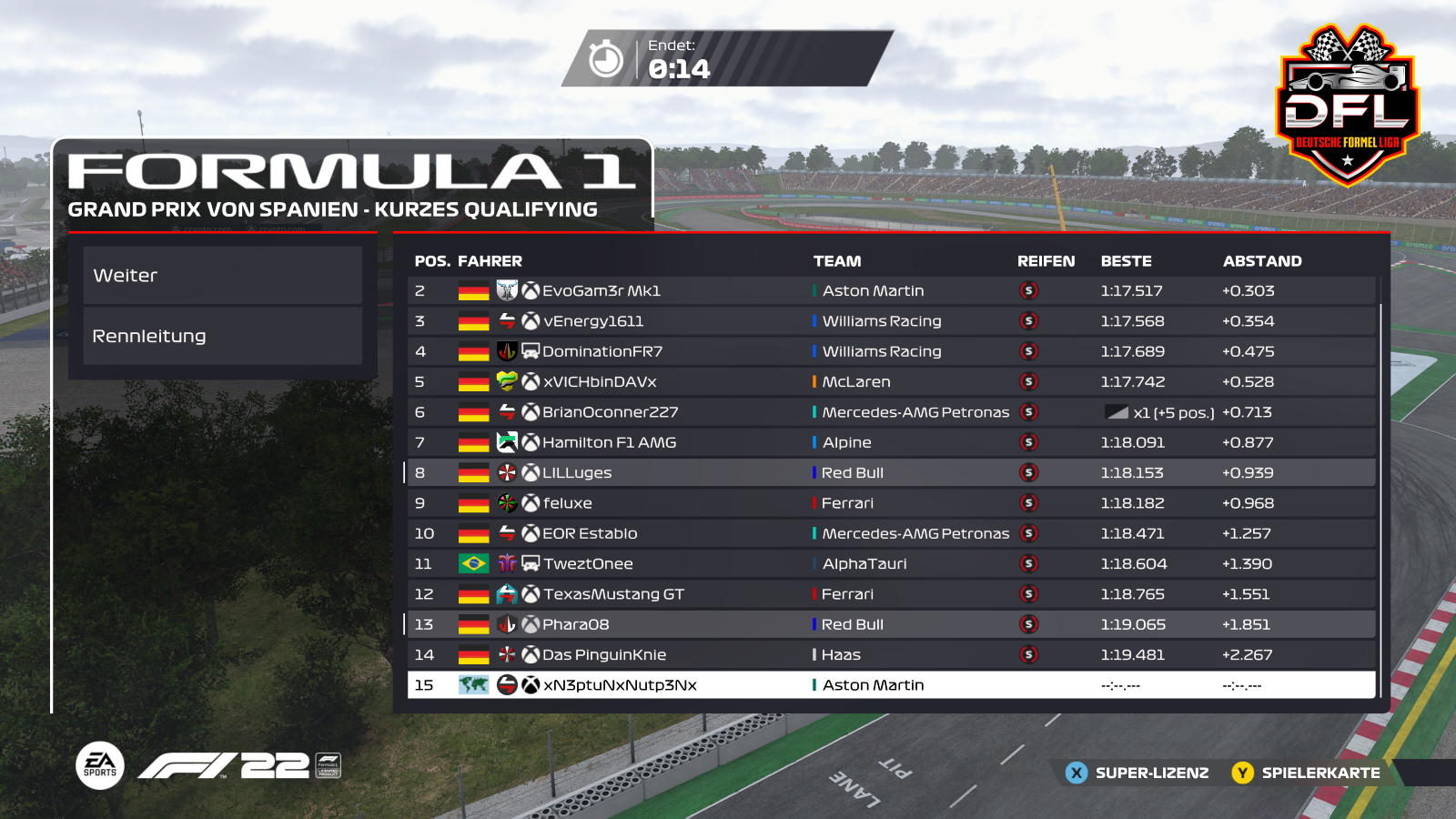Select DominationFR7 in the standings
This screenshot has width=1456, height=819.
tap(890, 351)
